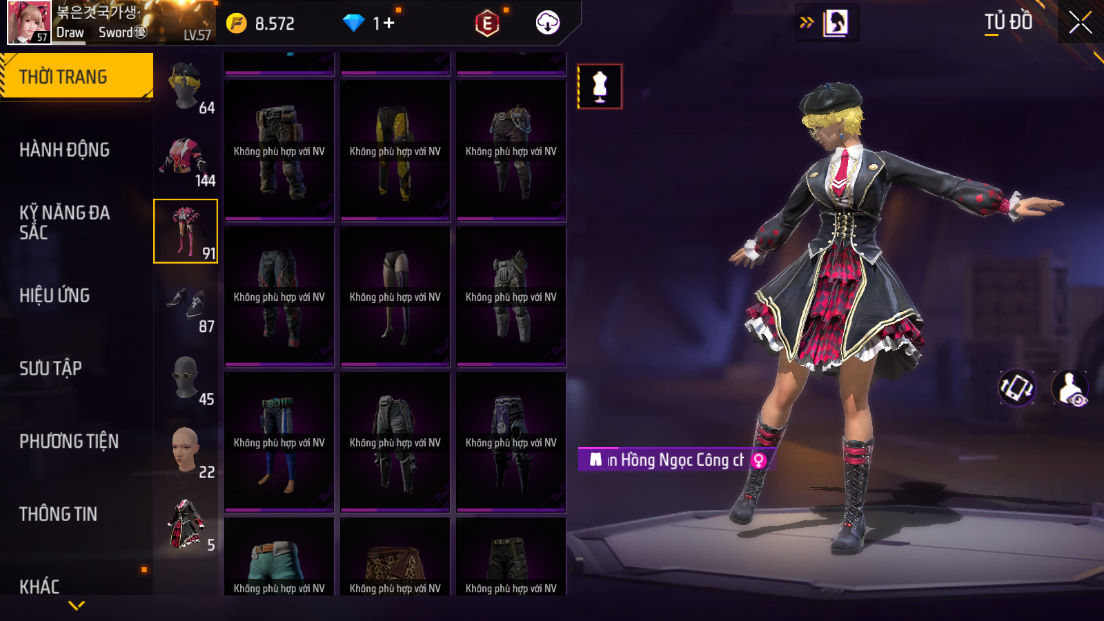Viewport: 1104px width, 621px height.
Task: Open the player profile avatar
Action: 29,23
